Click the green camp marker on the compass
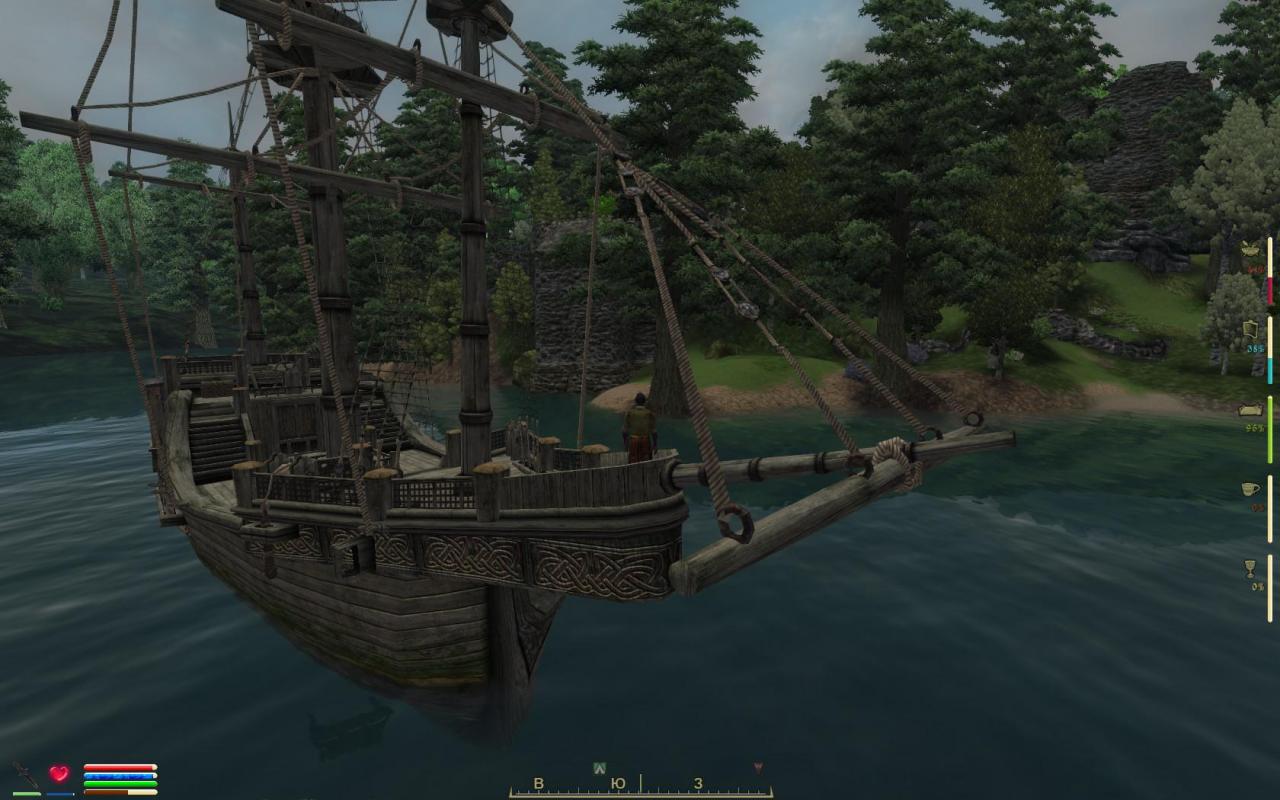The image size is (1280, 800). pos(599,768)
